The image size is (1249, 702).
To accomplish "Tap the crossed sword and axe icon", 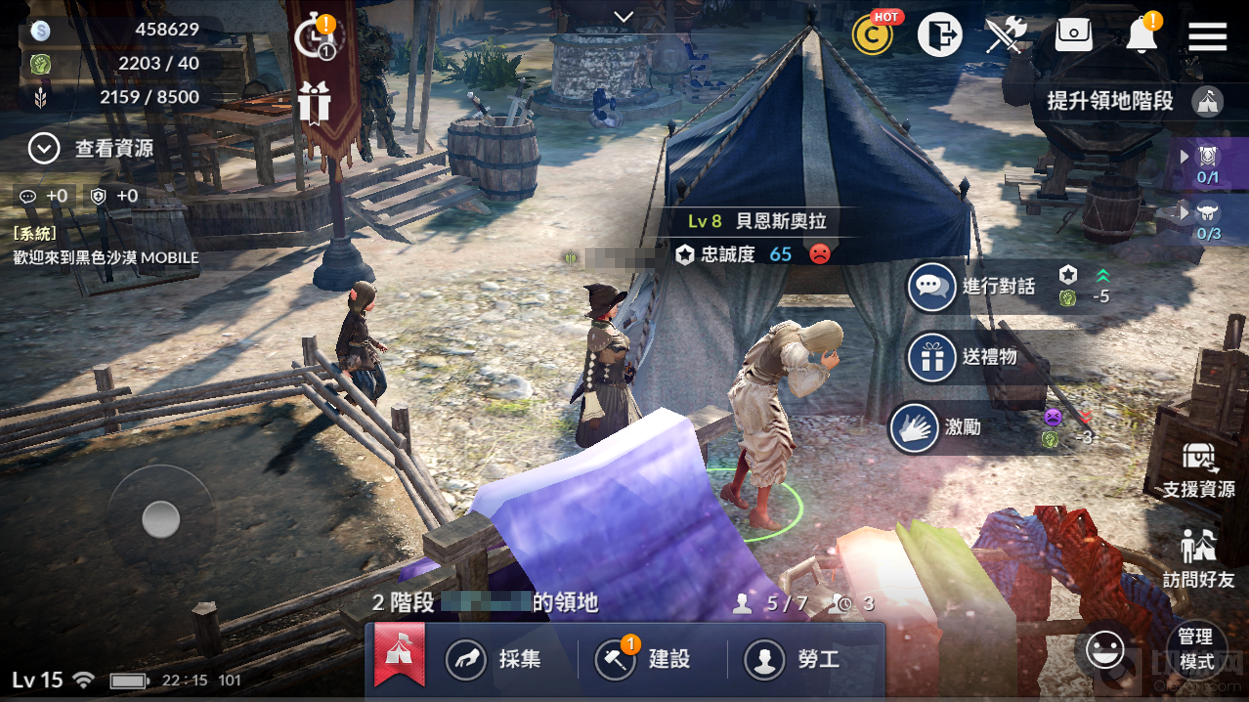I will point(1005,37).
